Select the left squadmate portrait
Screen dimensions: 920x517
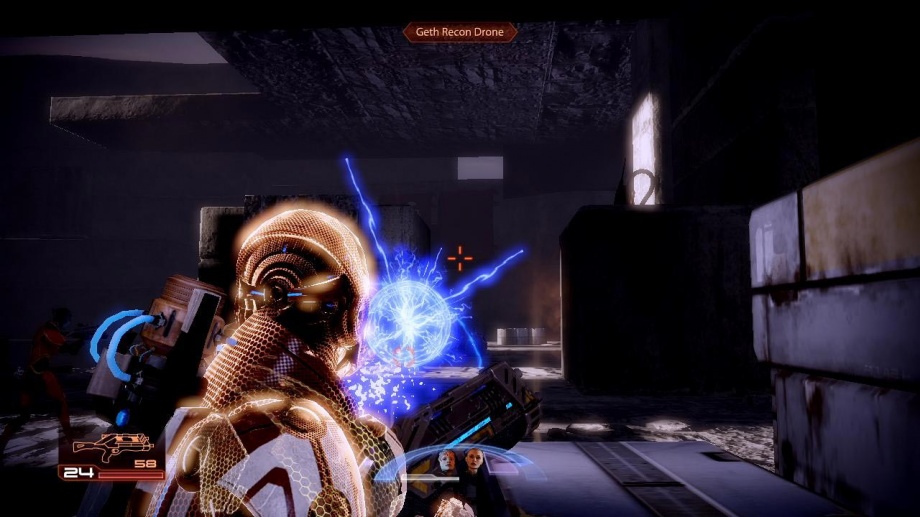coord(448,463)
